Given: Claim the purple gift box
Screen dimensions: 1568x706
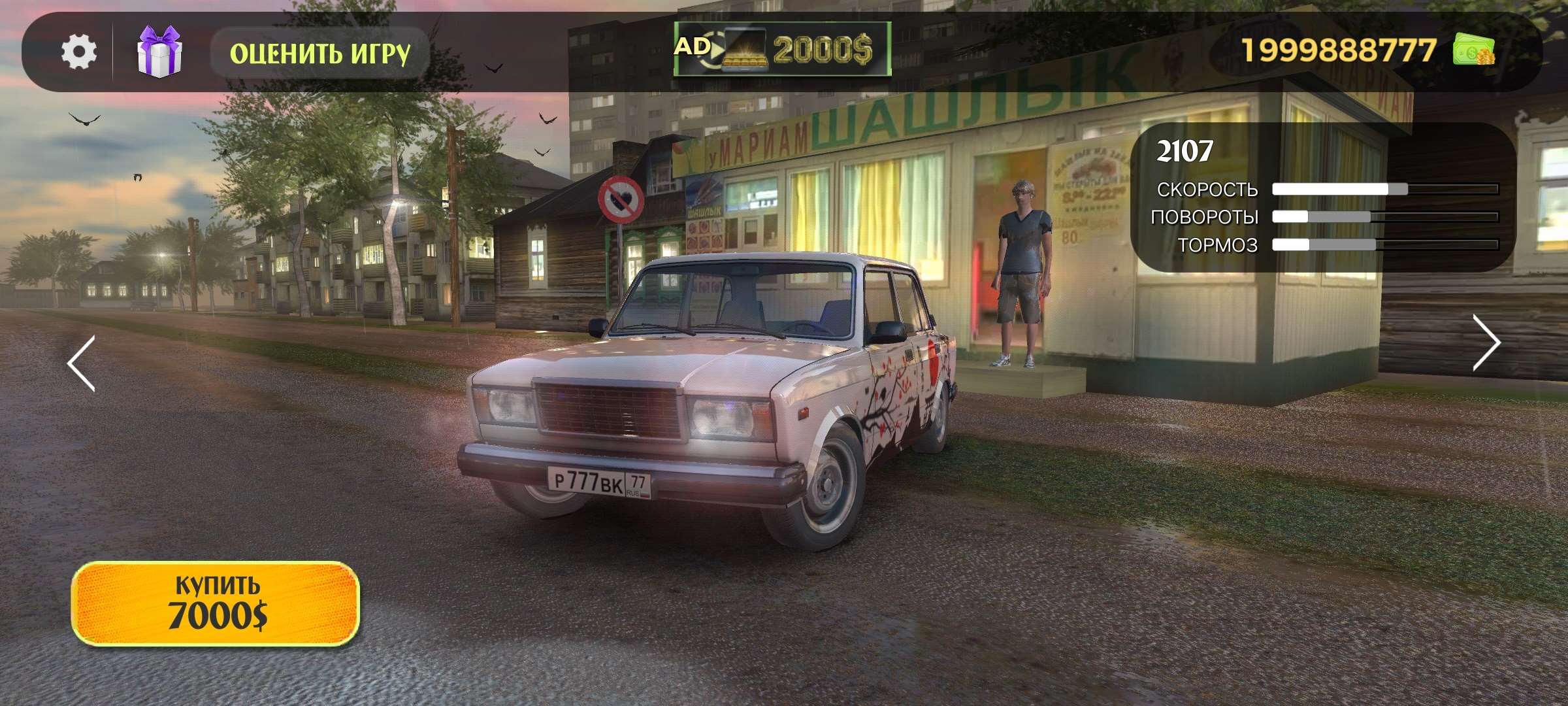Looking at the screenshot, I should [159, 52].
